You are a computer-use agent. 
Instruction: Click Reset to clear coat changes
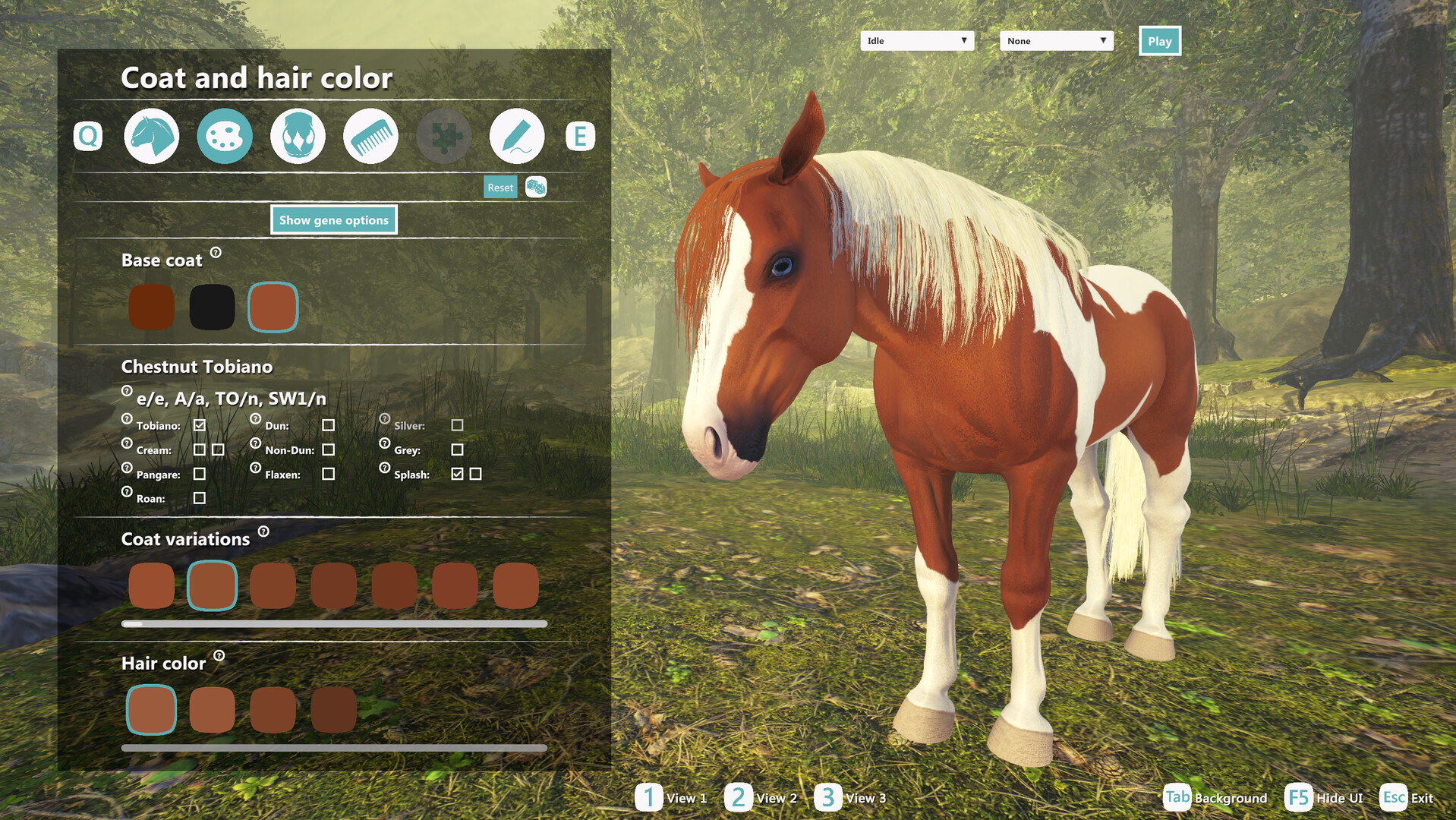pos(500,187)
